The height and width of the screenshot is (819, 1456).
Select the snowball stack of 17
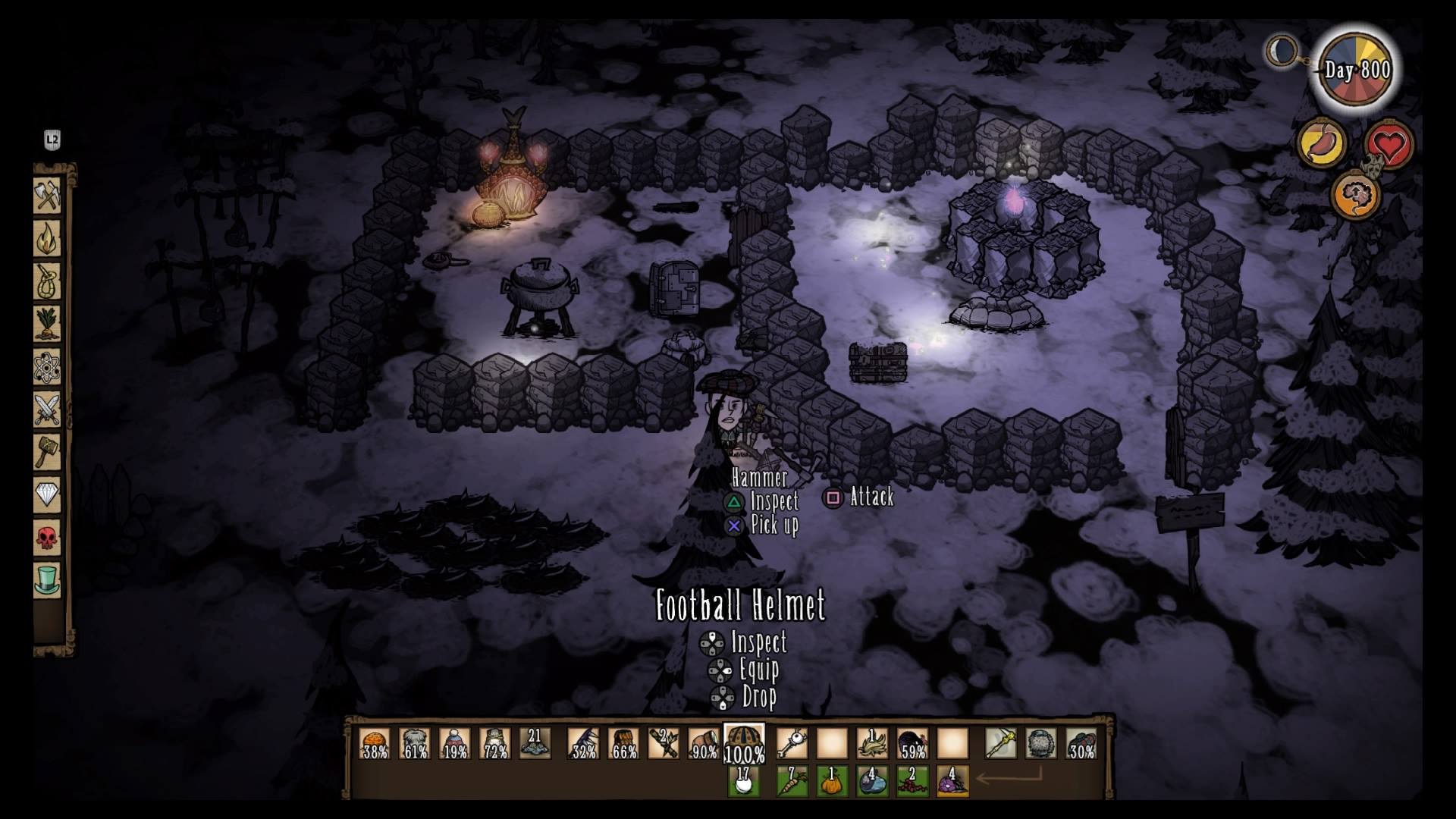tap(744, 781)
